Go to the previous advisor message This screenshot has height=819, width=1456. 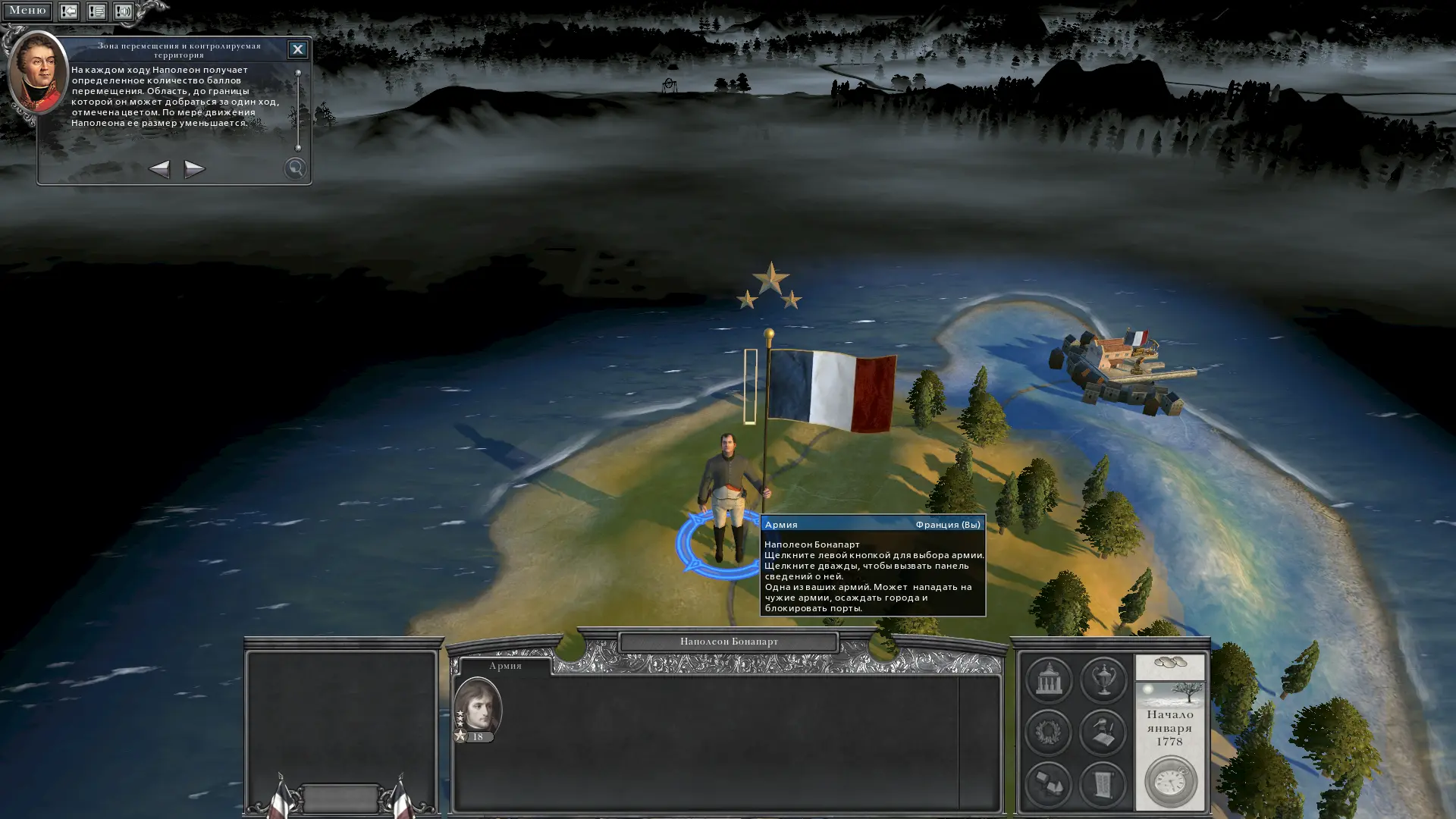(158, 168)
